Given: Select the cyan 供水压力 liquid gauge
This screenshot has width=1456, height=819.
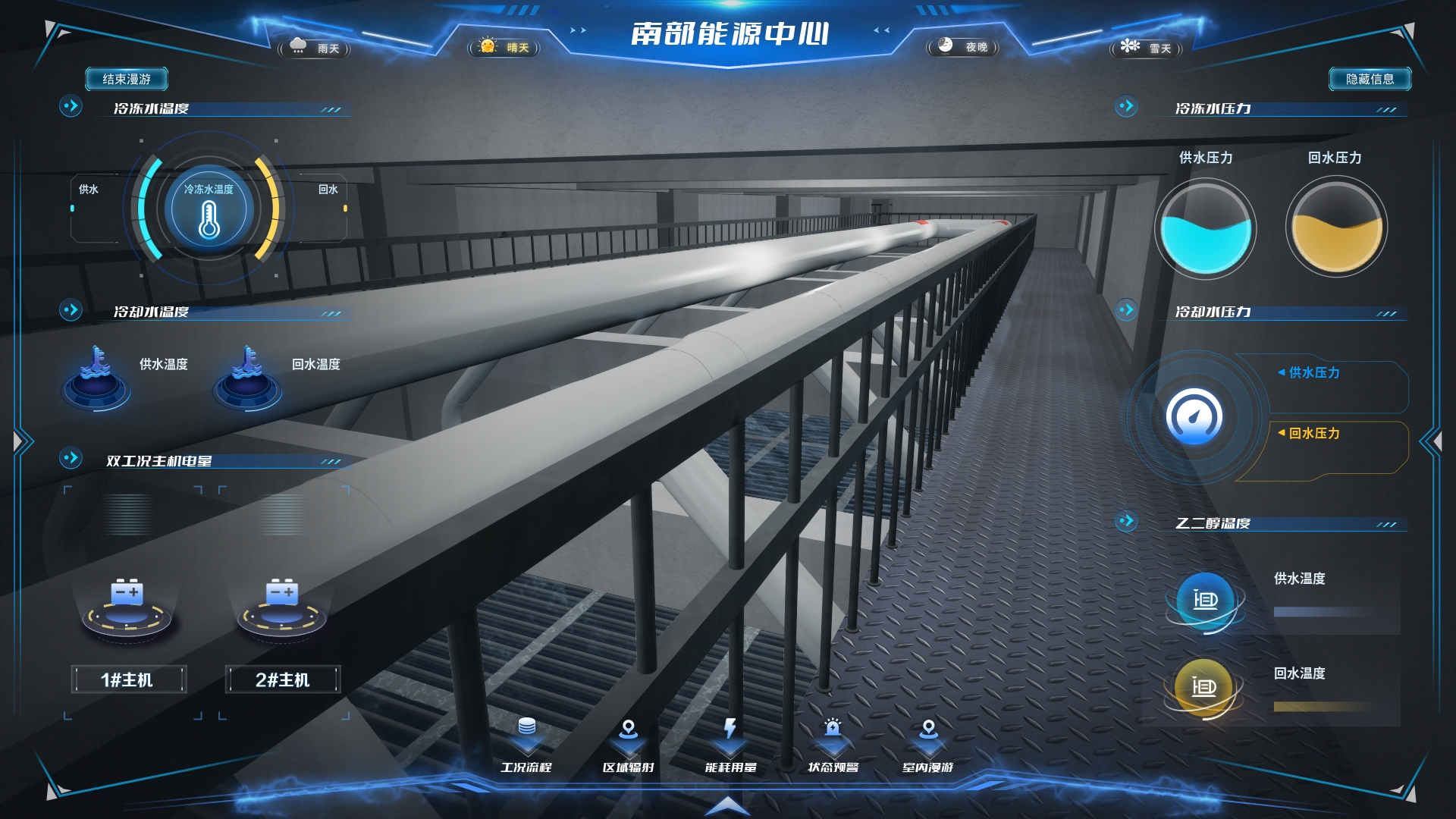Looking at the screenshot, I should coord(1205,228).
